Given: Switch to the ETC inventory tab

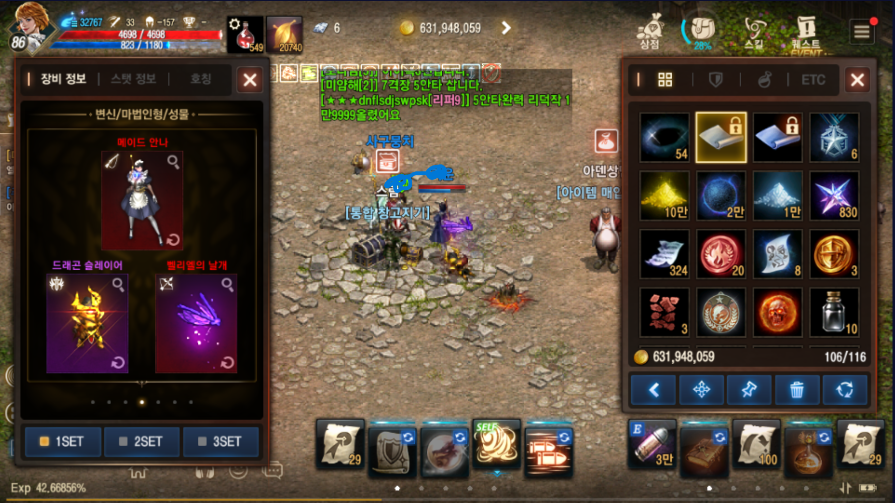Looking at the screenshot, I should tap(813, 80).
